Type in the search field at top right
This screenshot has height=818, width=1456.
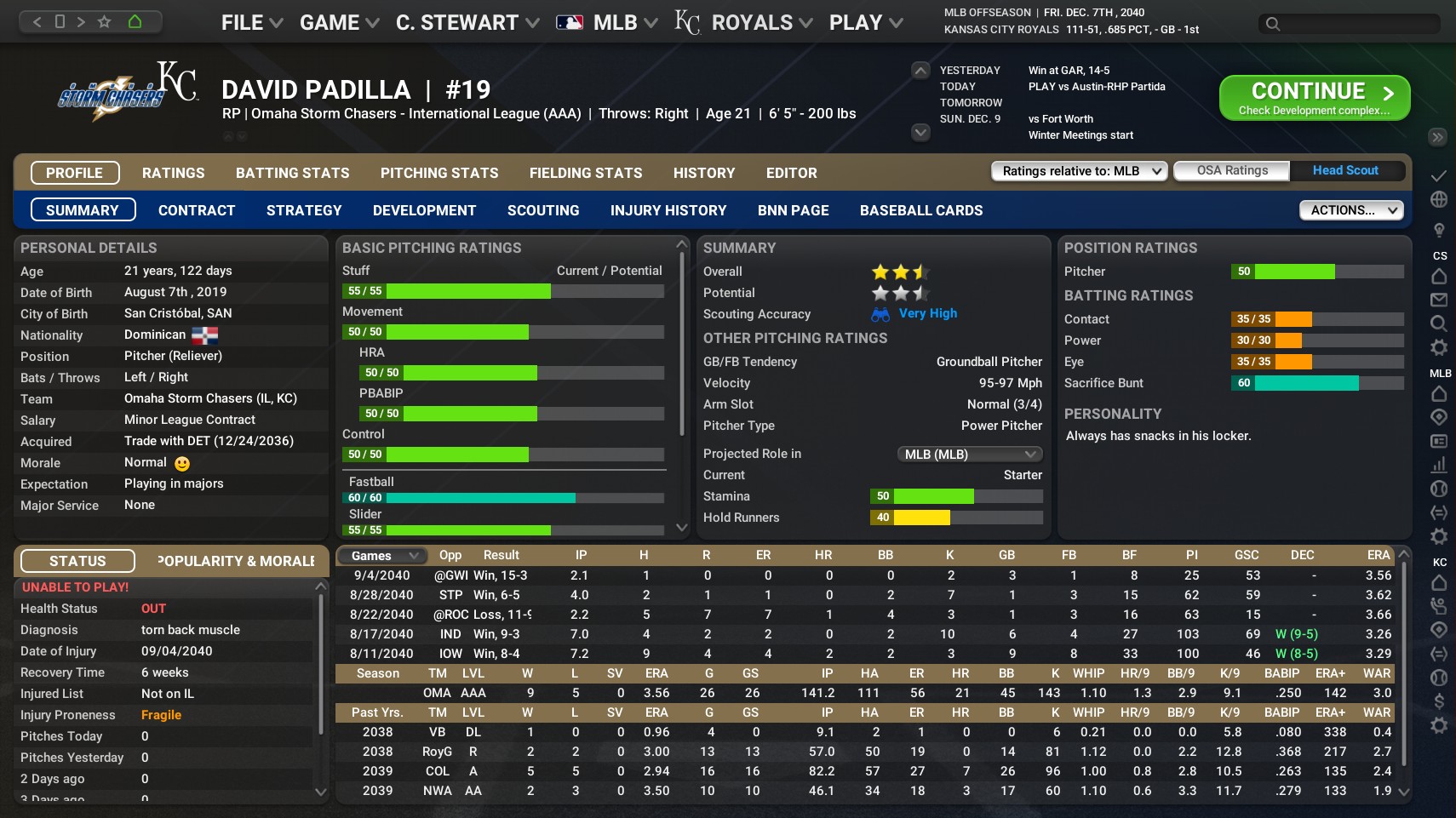tap(1345, 25)
